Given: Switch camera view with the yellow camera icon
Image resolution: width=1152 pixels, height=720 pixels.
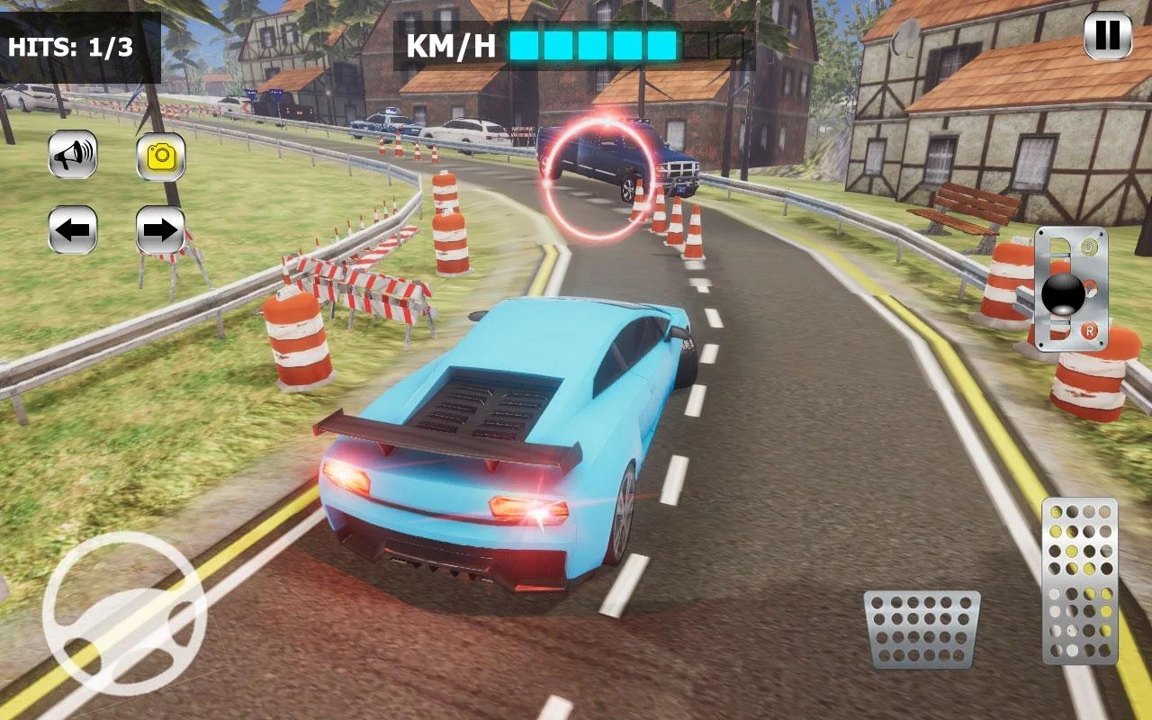Looking at the screenshot, I should 161,156.
